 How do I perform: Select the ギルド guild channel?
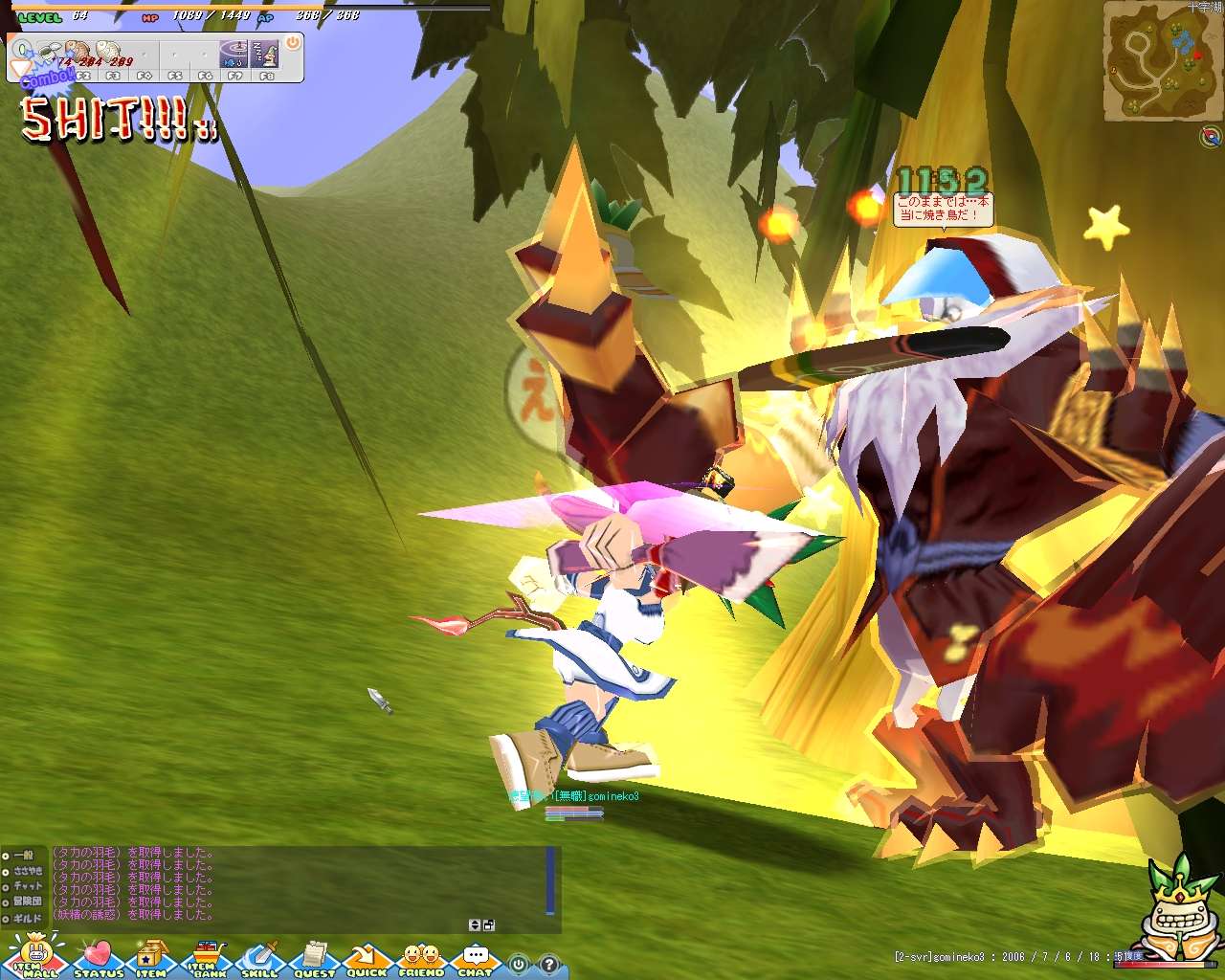(x=22, y=918)
